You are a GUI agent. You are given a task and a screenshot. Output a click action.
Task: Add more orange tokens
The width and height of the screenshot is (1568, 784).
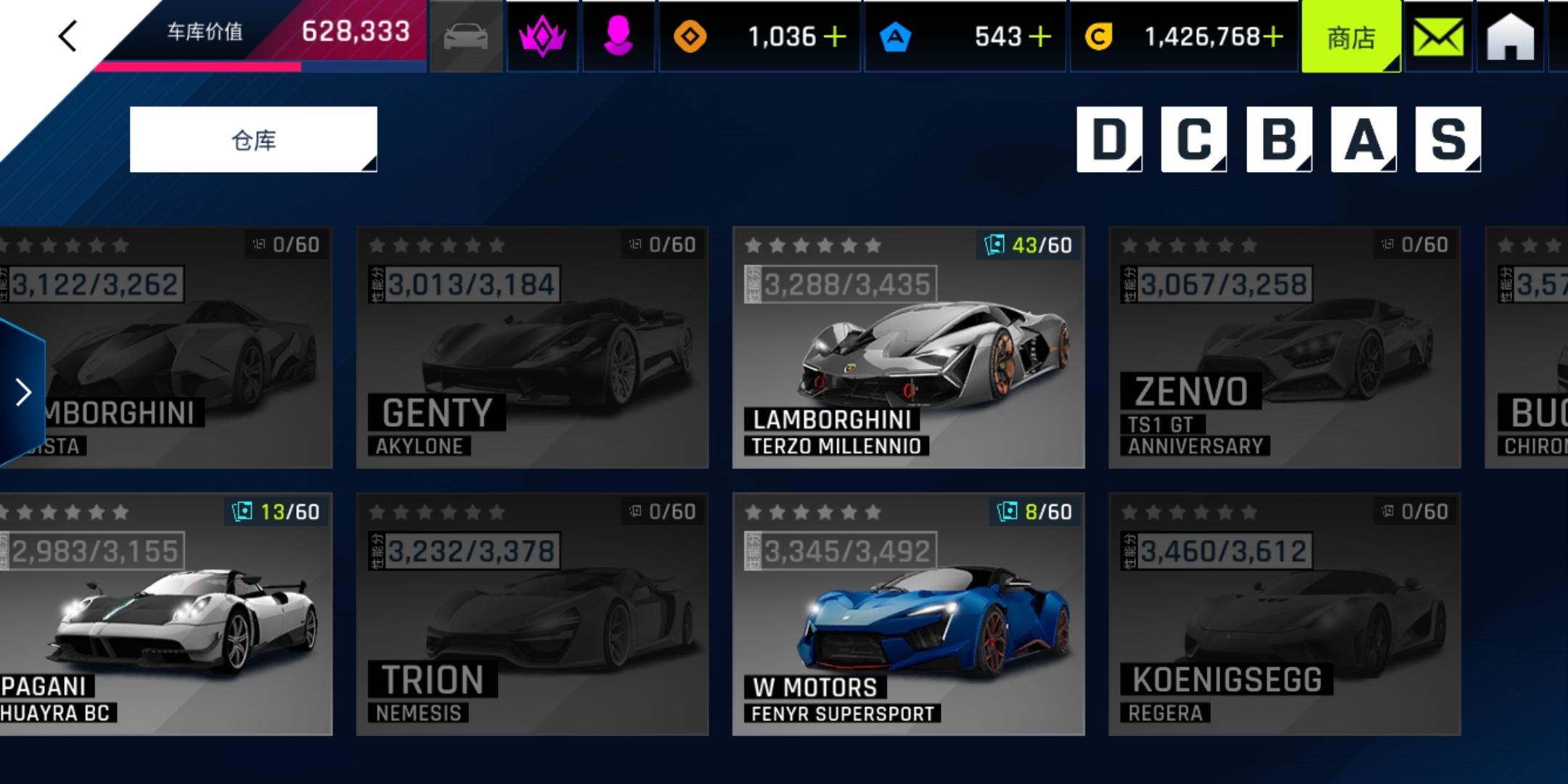[x=836, y=36]
